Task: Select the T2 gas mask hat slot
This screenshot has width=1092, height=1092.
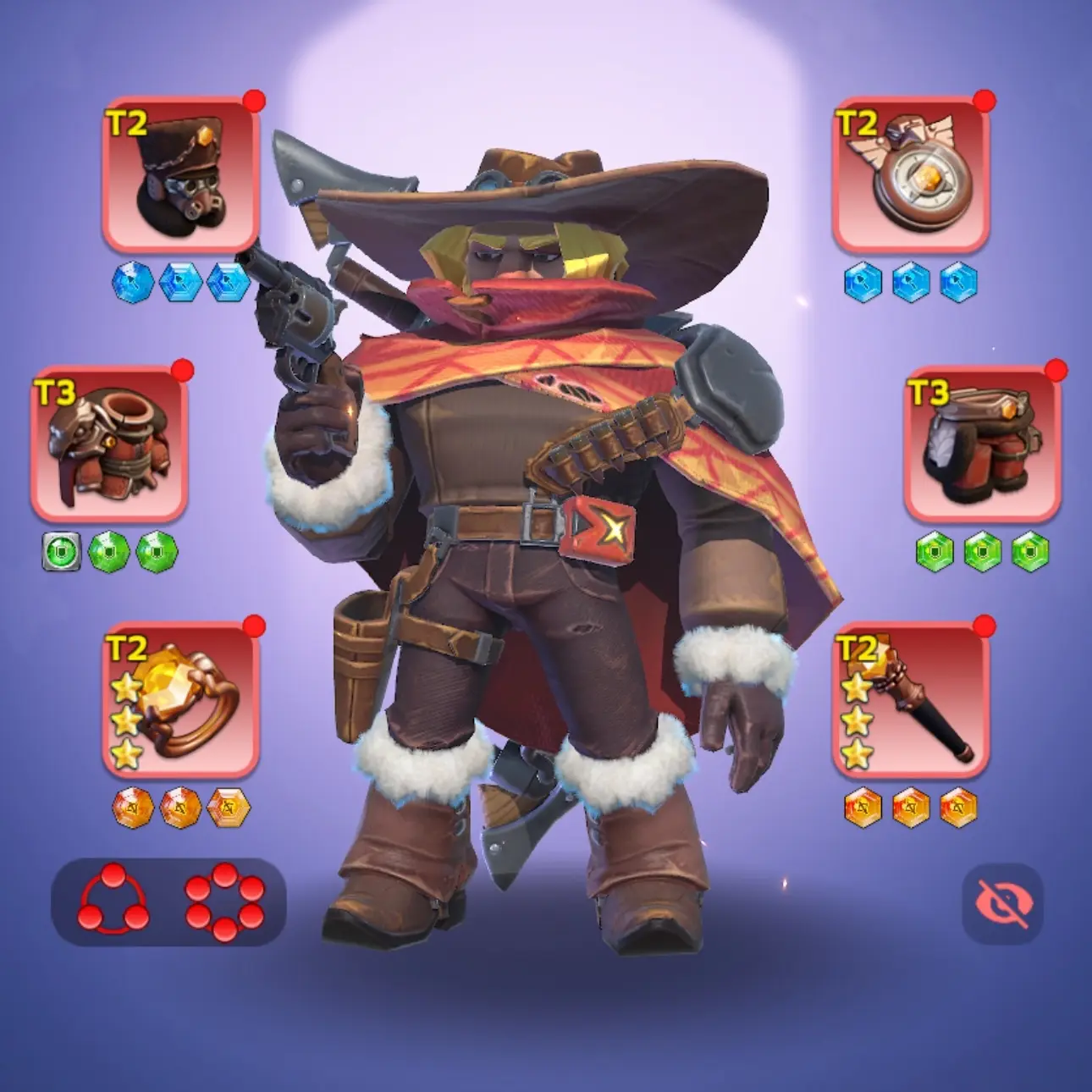Action: tap(180, 175)
